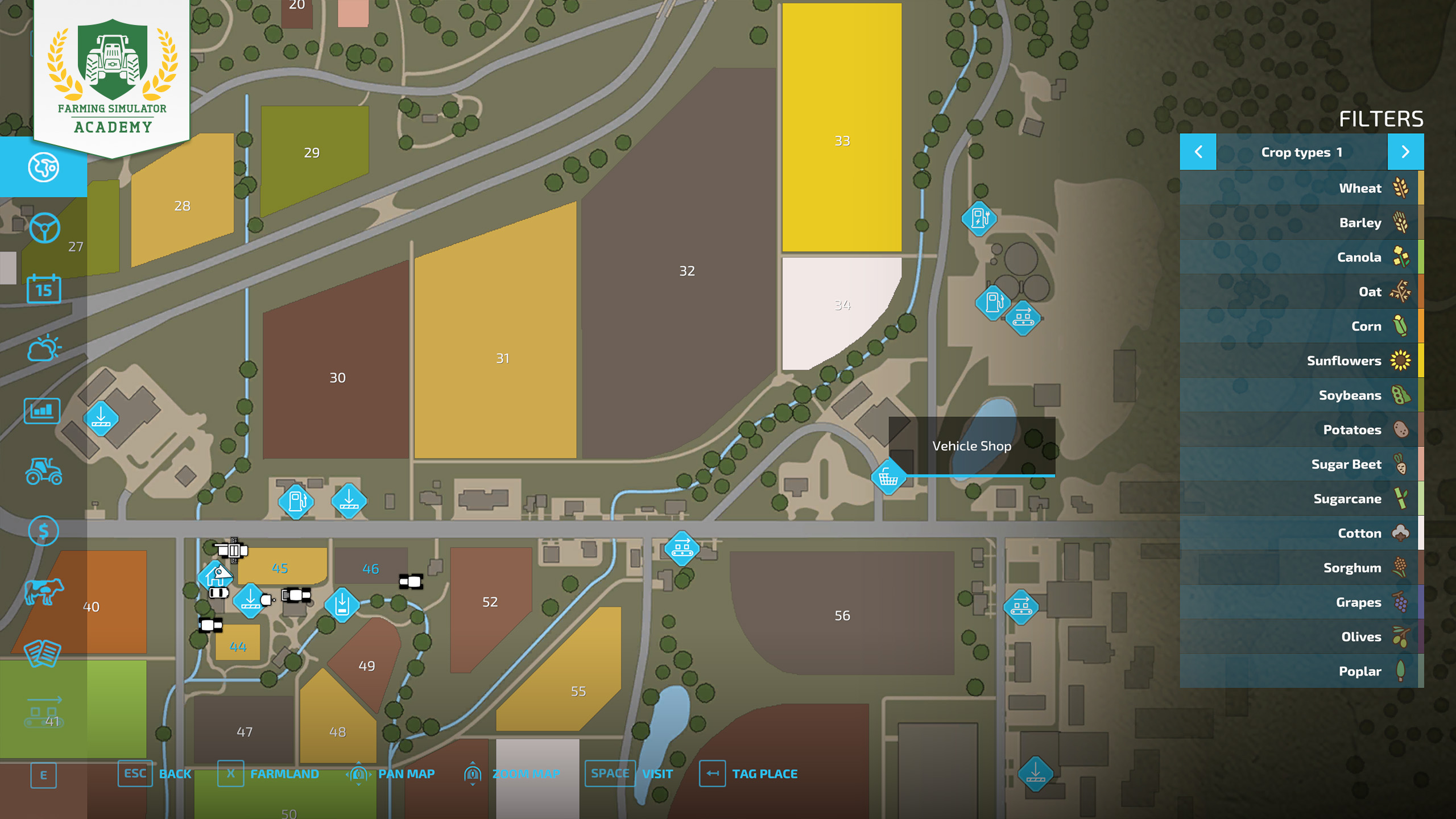Toggle the Canola crop filter
This screenshot has width=1456, height=819.
pyautogui.click(x=1301, y=257)
